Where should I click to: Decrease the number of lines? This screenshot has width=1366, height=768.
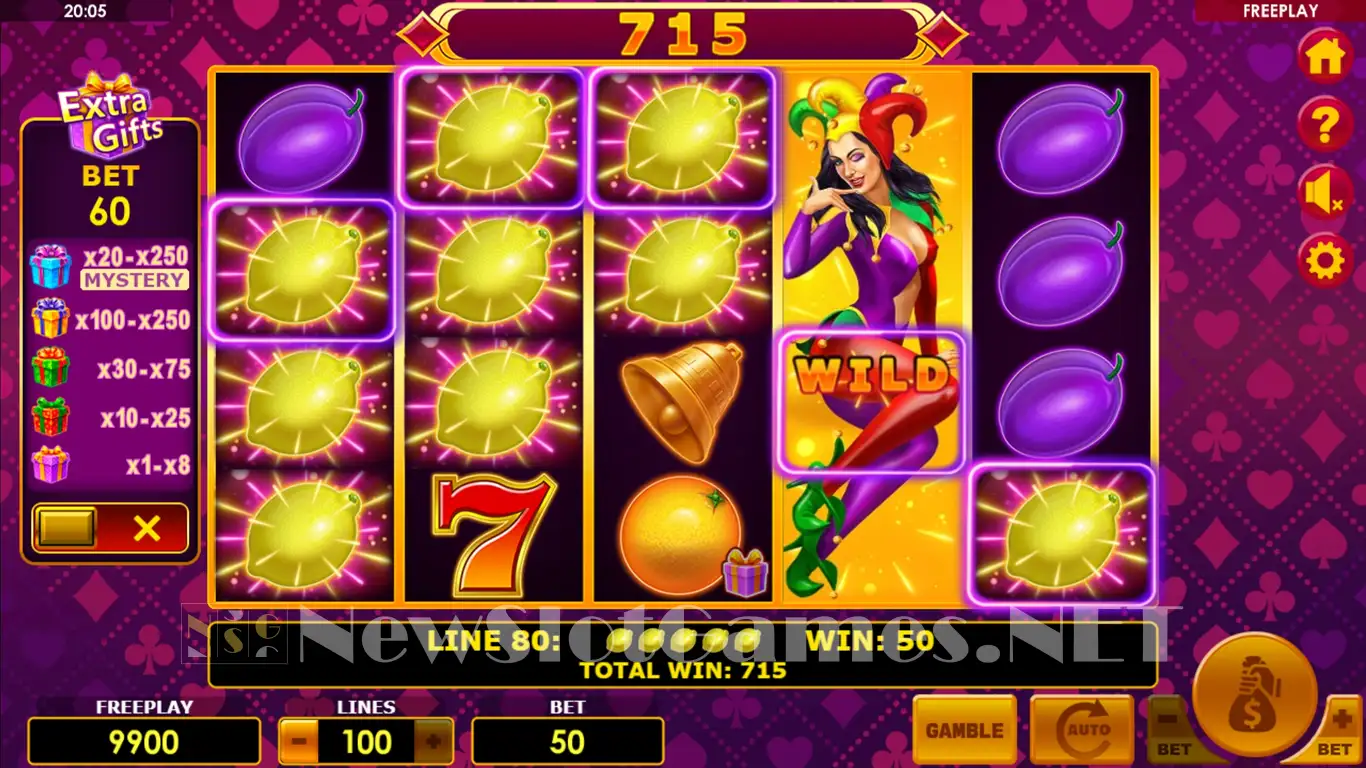click(299, 742)
